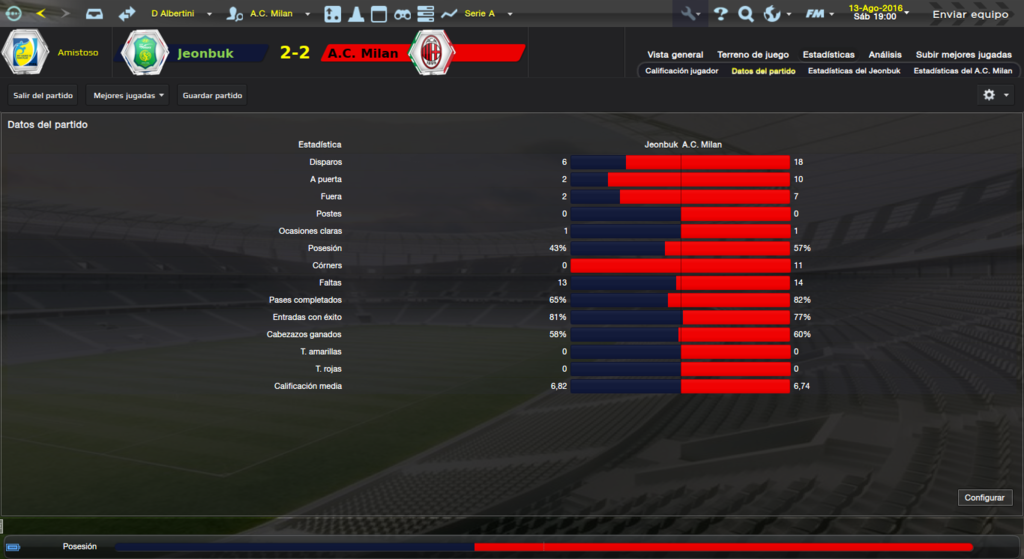Viewport: 1024px width, 559px height.
Task: Click the magnifying glass search icon
Action: click(746, 14)
